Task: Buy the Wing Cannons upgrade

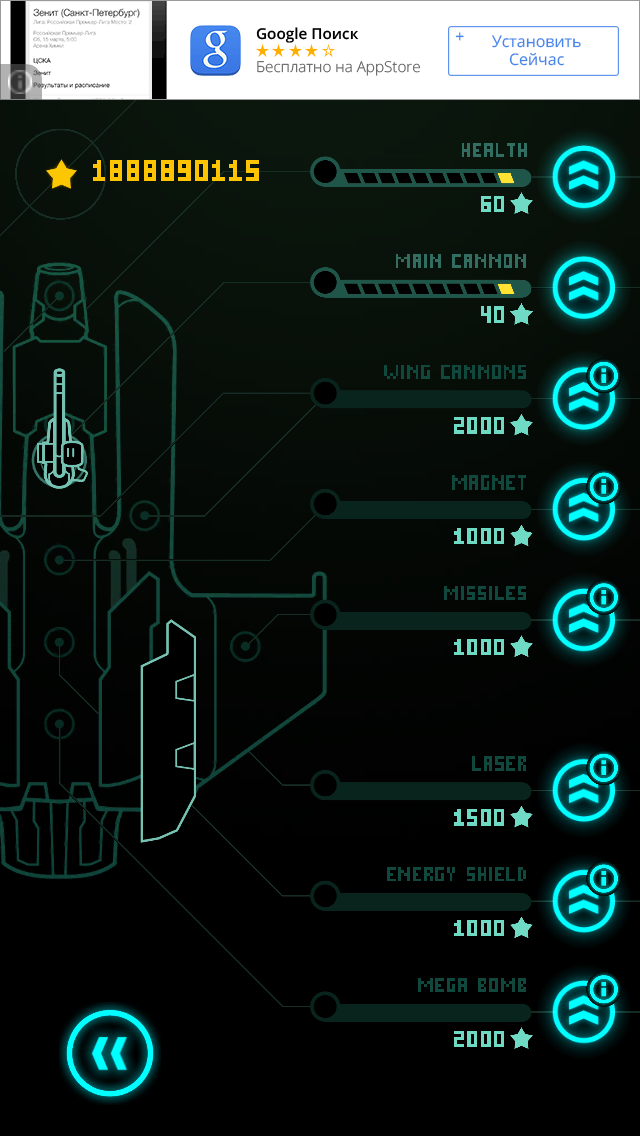Action: pos(582,400)
